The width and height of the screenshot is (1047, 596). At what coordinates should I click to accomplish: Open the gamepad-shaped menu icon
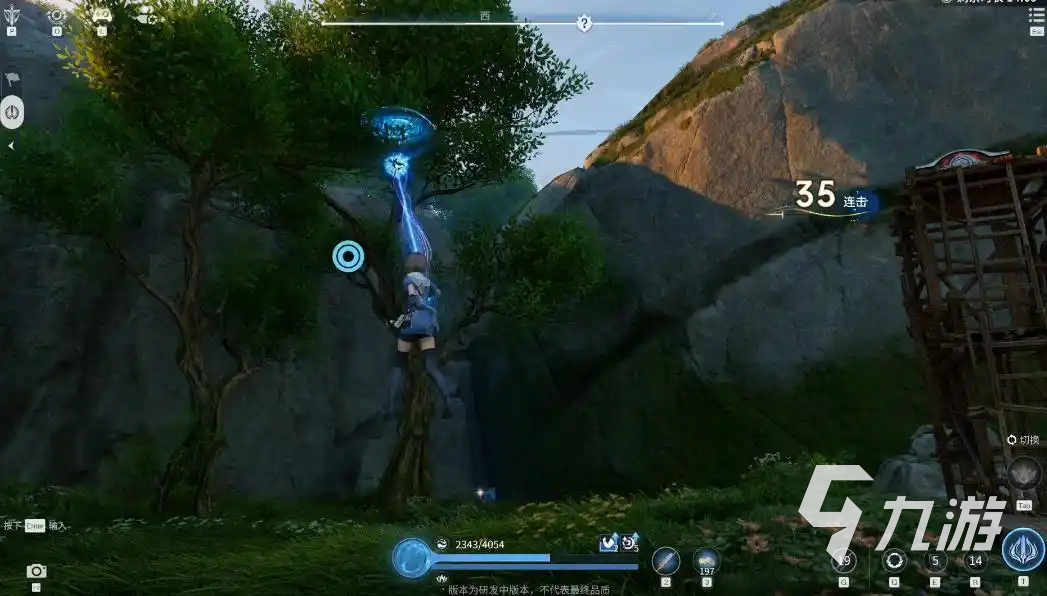[101, 15]
